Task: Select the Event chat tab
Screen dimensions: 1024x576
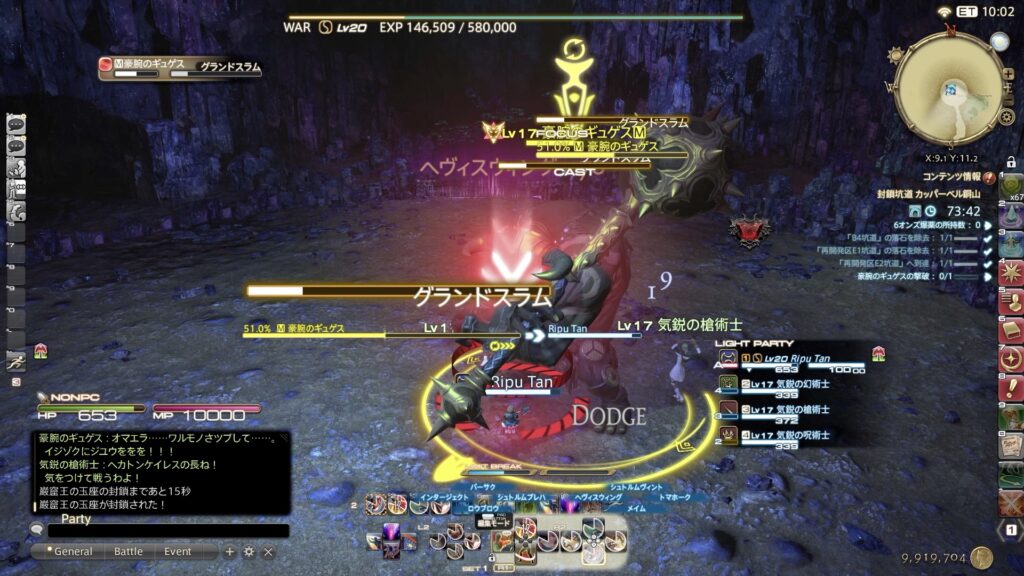Action: 178,551
